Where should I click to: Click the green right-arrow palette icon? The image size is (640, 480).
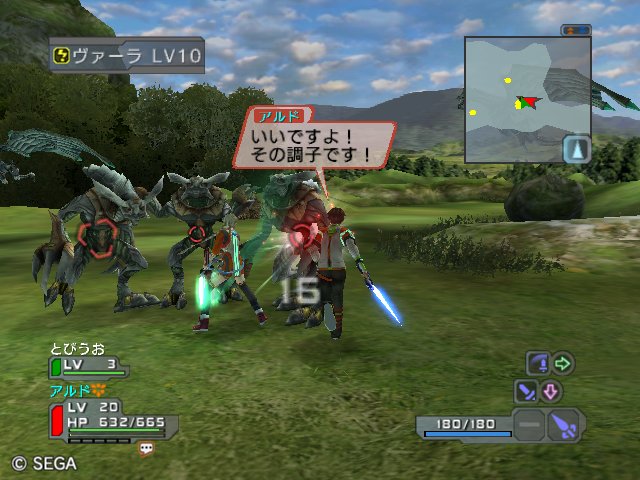click(x=563, y=363)
